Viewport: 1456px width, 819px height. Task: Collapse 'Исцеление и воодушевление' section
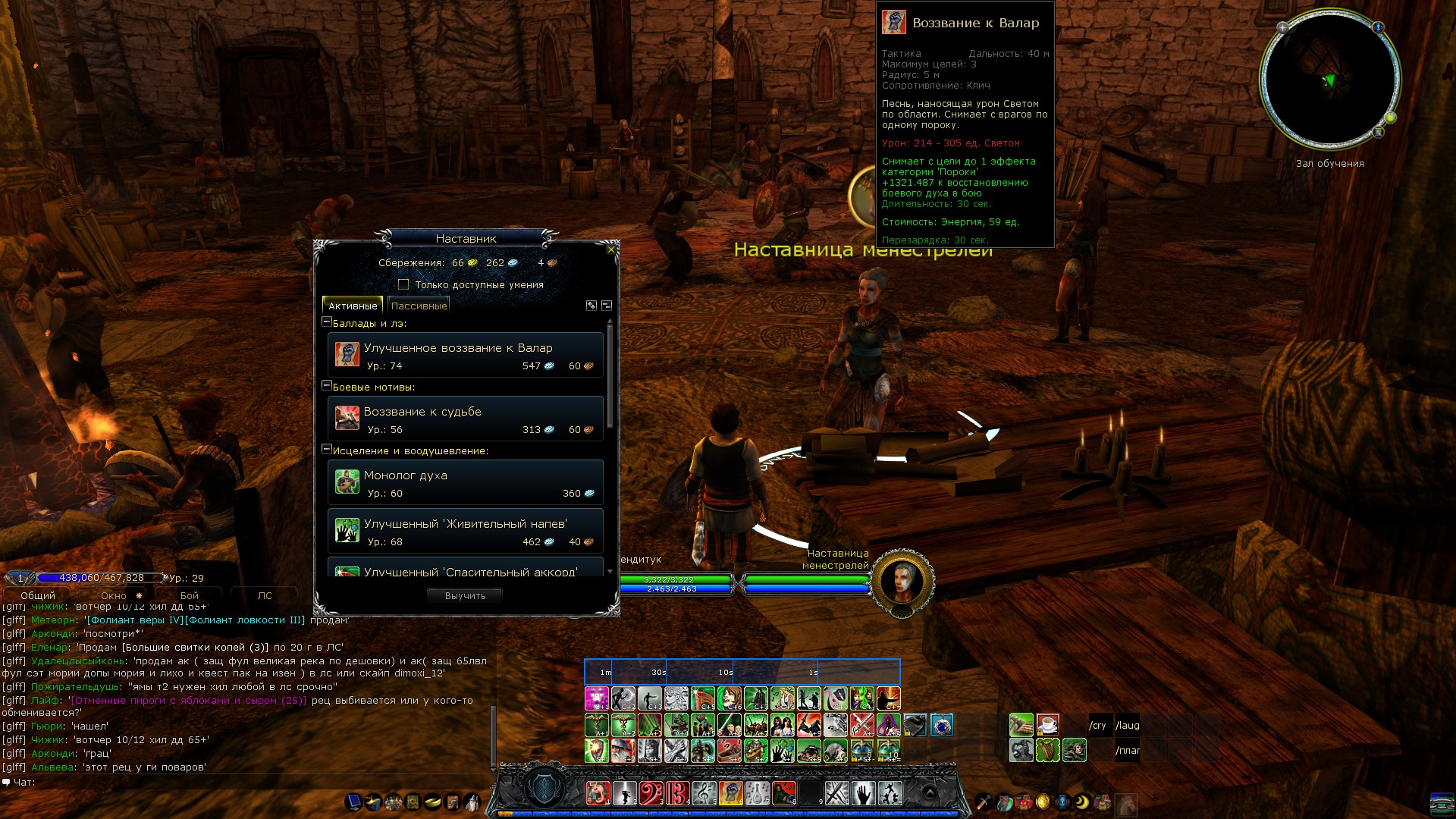coord(327,450)
